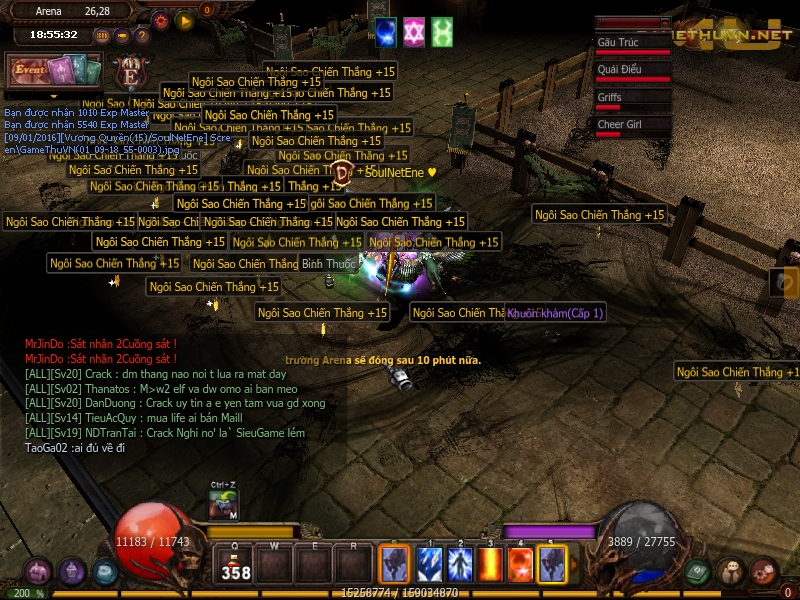This screenshot has height=600, width=800.
Task: Use the Q slot potion (358)
Action: [x=237, y=563]
